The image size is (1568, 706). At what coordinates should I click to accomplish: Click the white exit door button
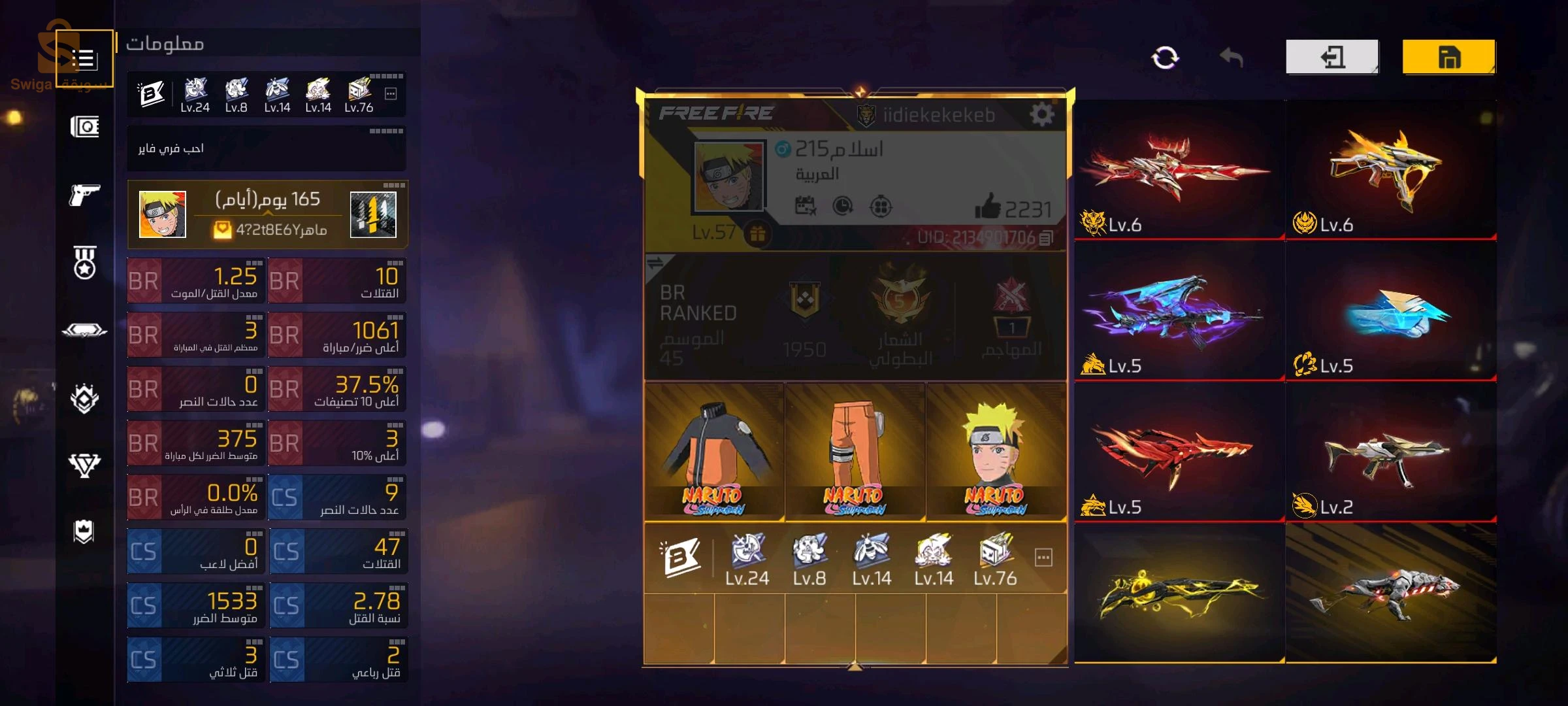point(1332,57)
